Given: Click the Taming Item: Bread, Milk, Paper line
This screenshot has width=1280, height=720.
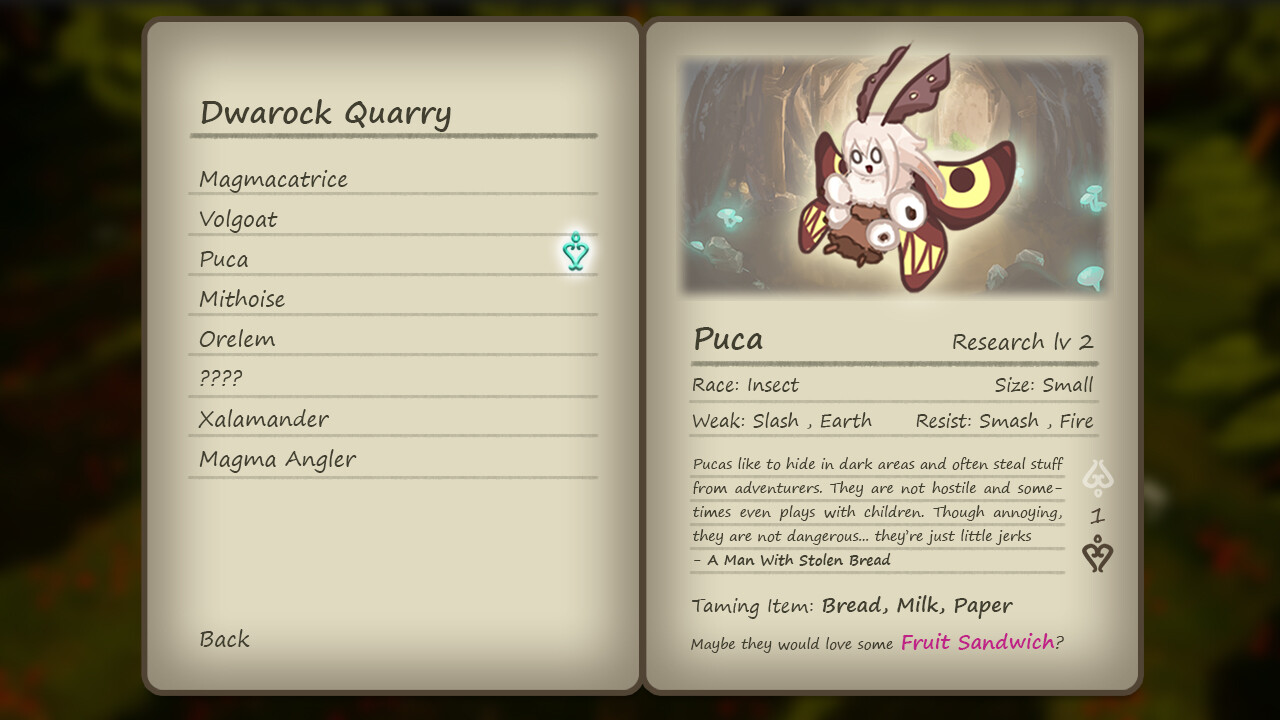Looking at the screenshot, I should (851, 605).
